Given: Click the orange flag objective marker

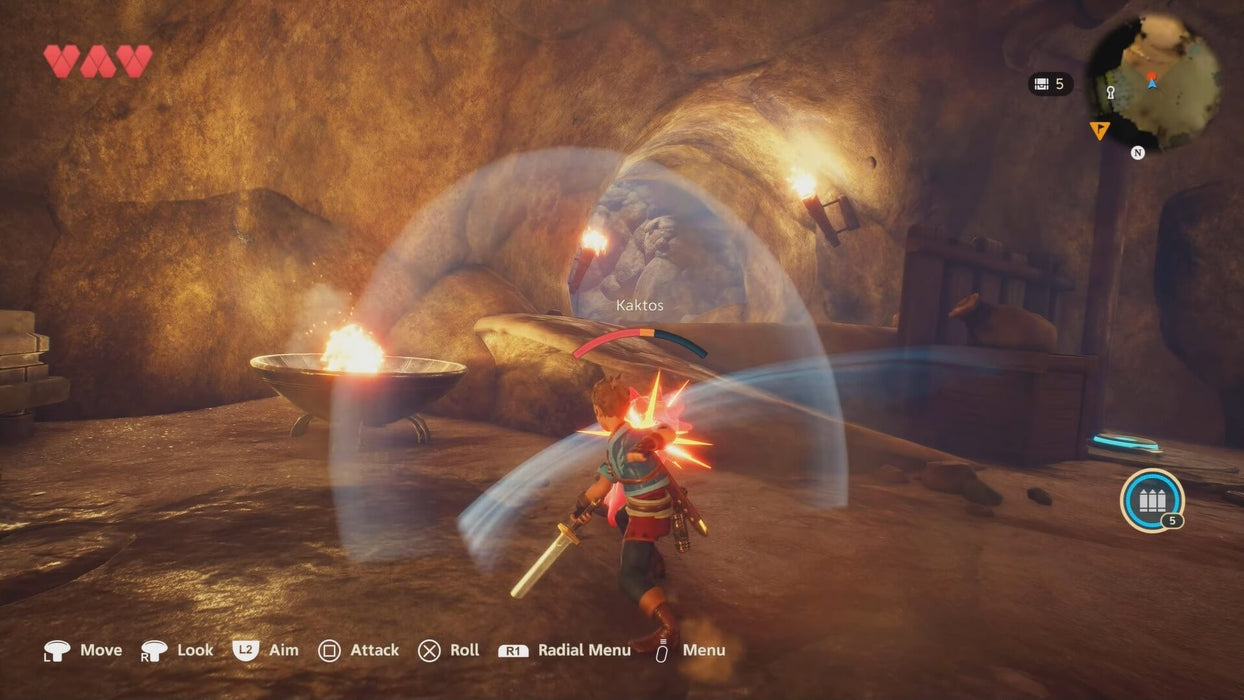Looking at the screenshot, I should pyautogui.click(x=1099, y=130).
